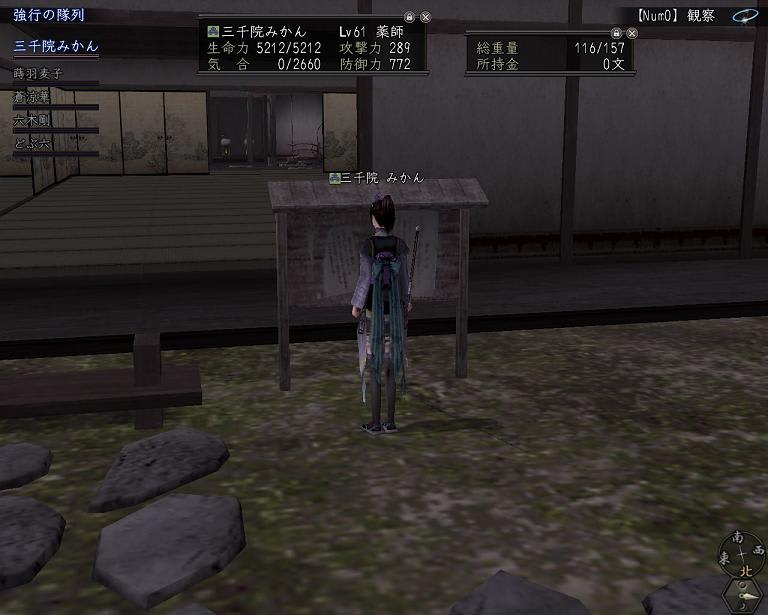Lock the weight and money window
Viewport: 768px width, 615px height.
click(x=617, y=31)
